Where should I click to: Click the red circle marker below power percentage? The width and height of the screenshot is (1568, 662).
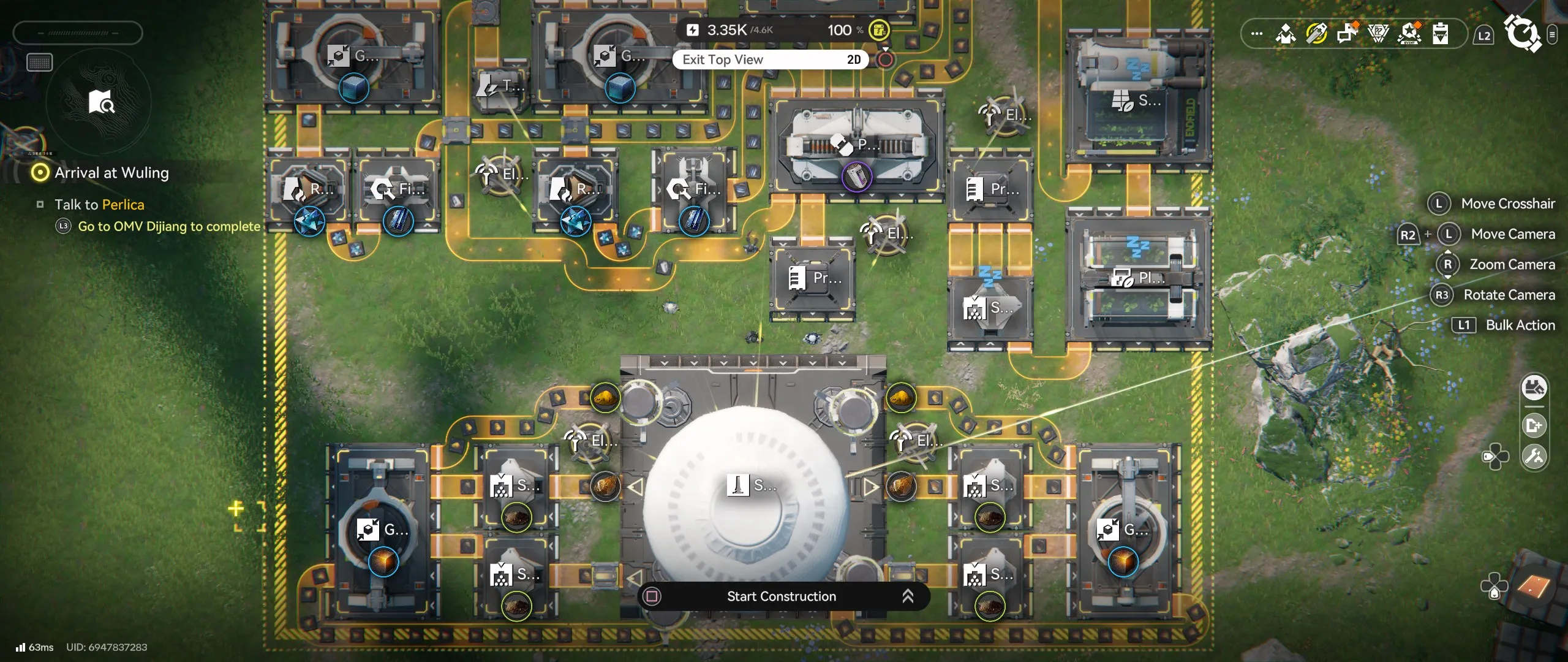[x=885, y=59]
